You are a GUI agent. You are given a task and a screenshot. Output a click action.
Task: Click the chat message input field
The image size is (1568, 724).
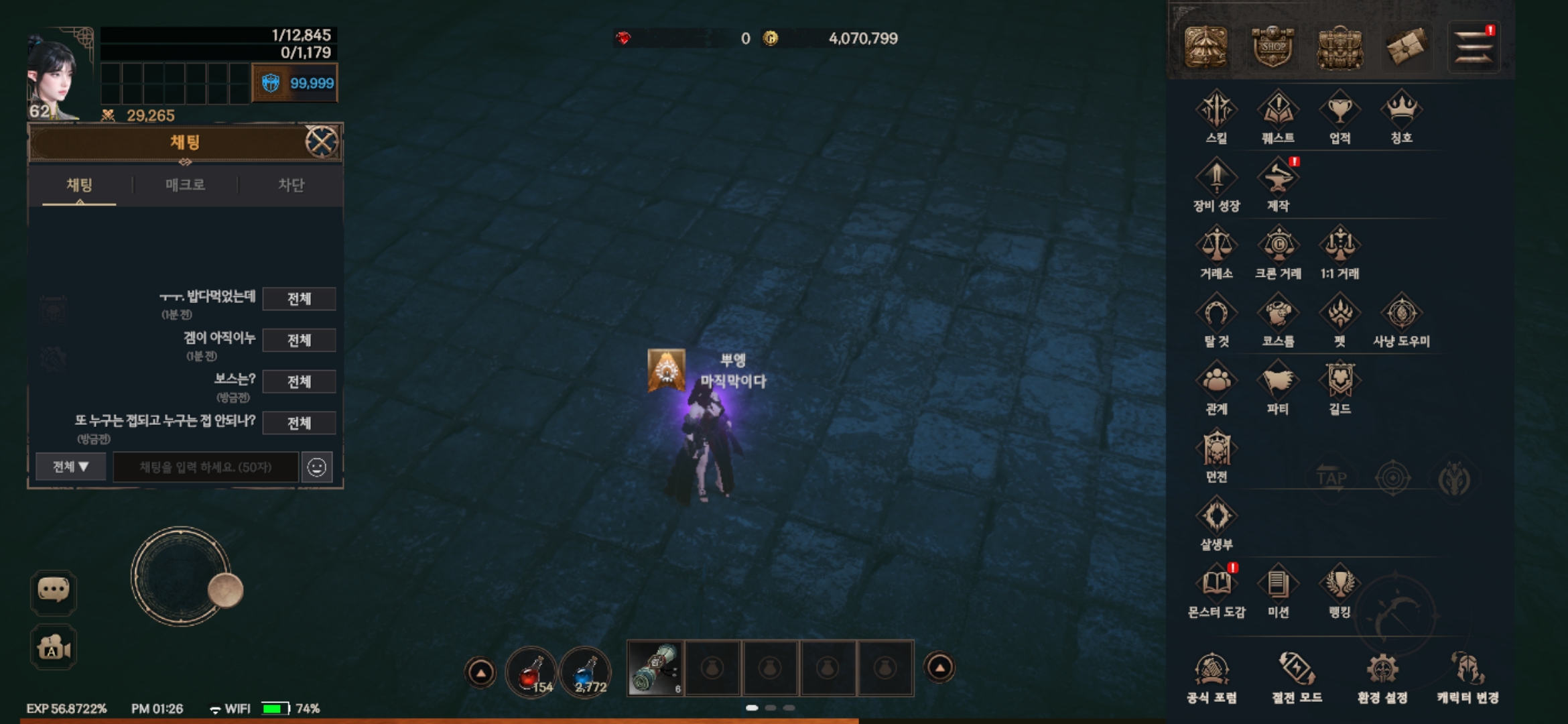pyautogui.click(x=205, y=467)
